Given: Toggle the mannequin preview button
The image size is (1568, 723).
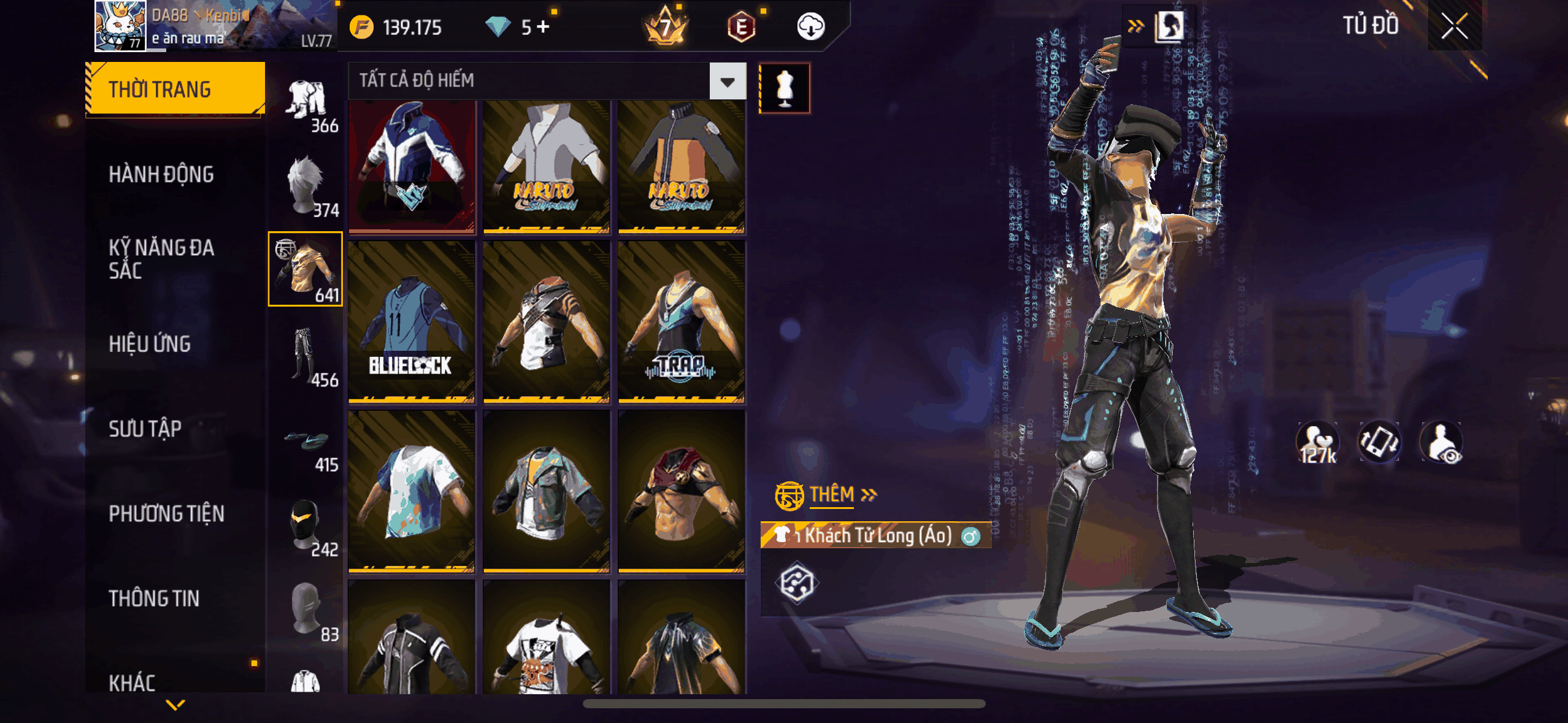Looking at the screenshot, I should coord(785,88).
